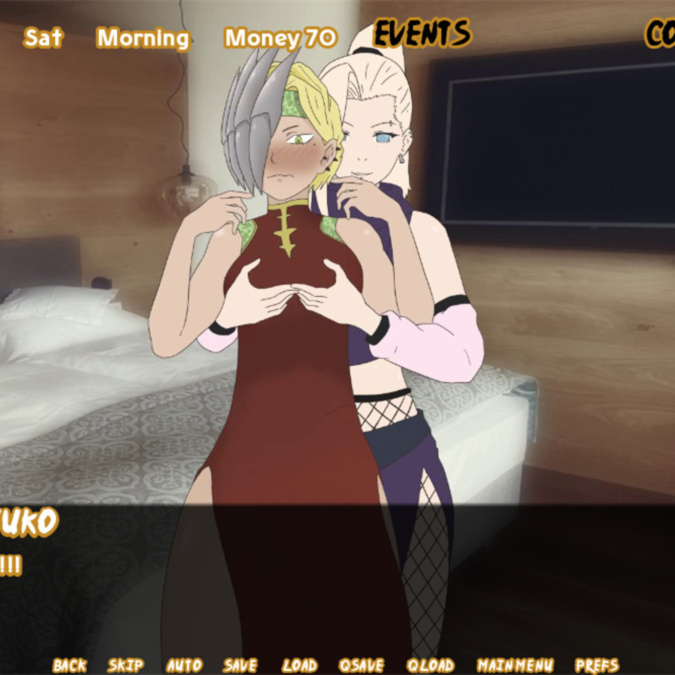This screenshot has height=675, width=675.
Task: Turn on Auto advance
Action: click(183, 665)
